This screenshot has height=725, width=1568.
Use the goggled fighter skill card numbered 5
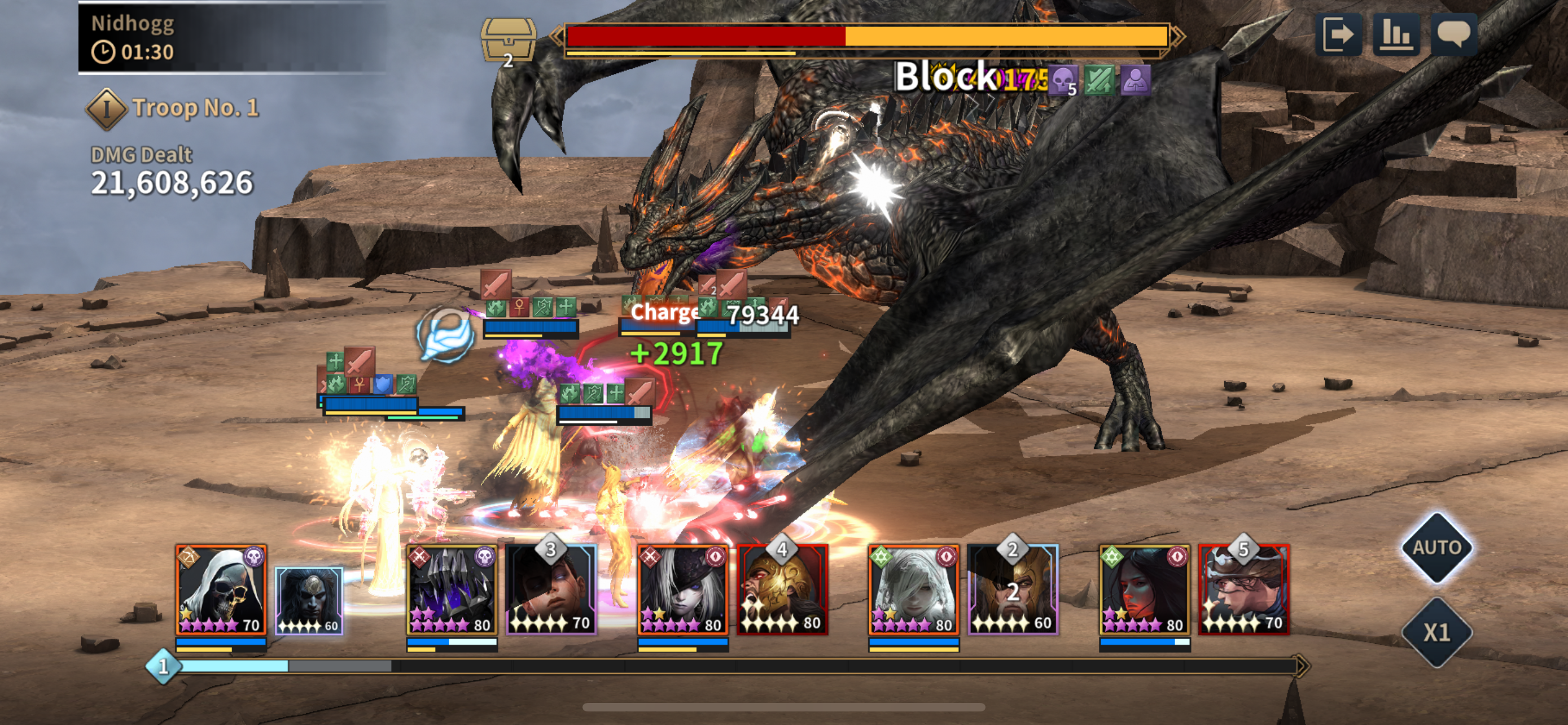point(1243,590)
